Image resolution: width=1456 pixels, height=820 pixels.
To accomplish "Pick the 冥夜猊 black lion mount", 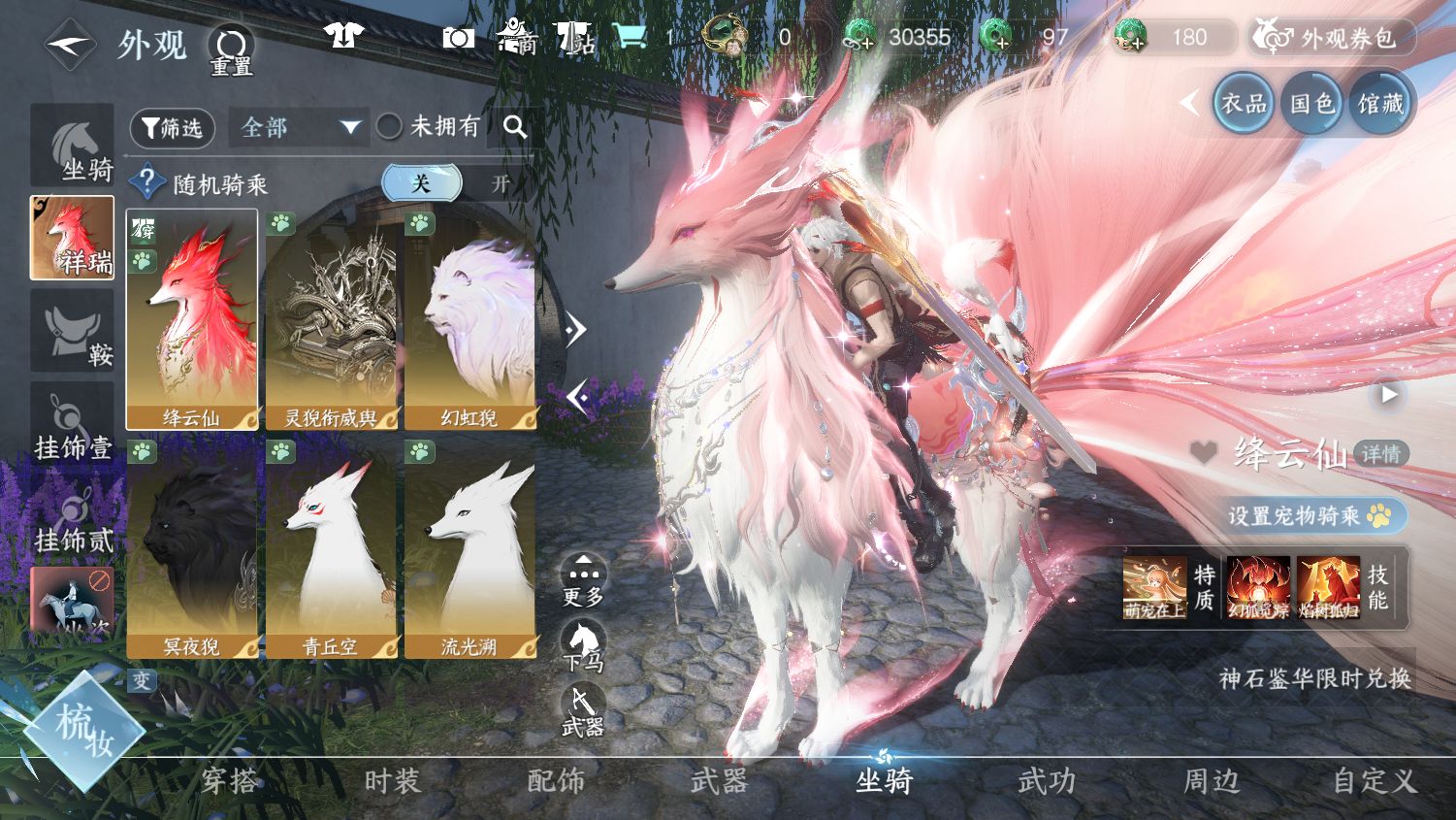I will [x=192, y=547].
